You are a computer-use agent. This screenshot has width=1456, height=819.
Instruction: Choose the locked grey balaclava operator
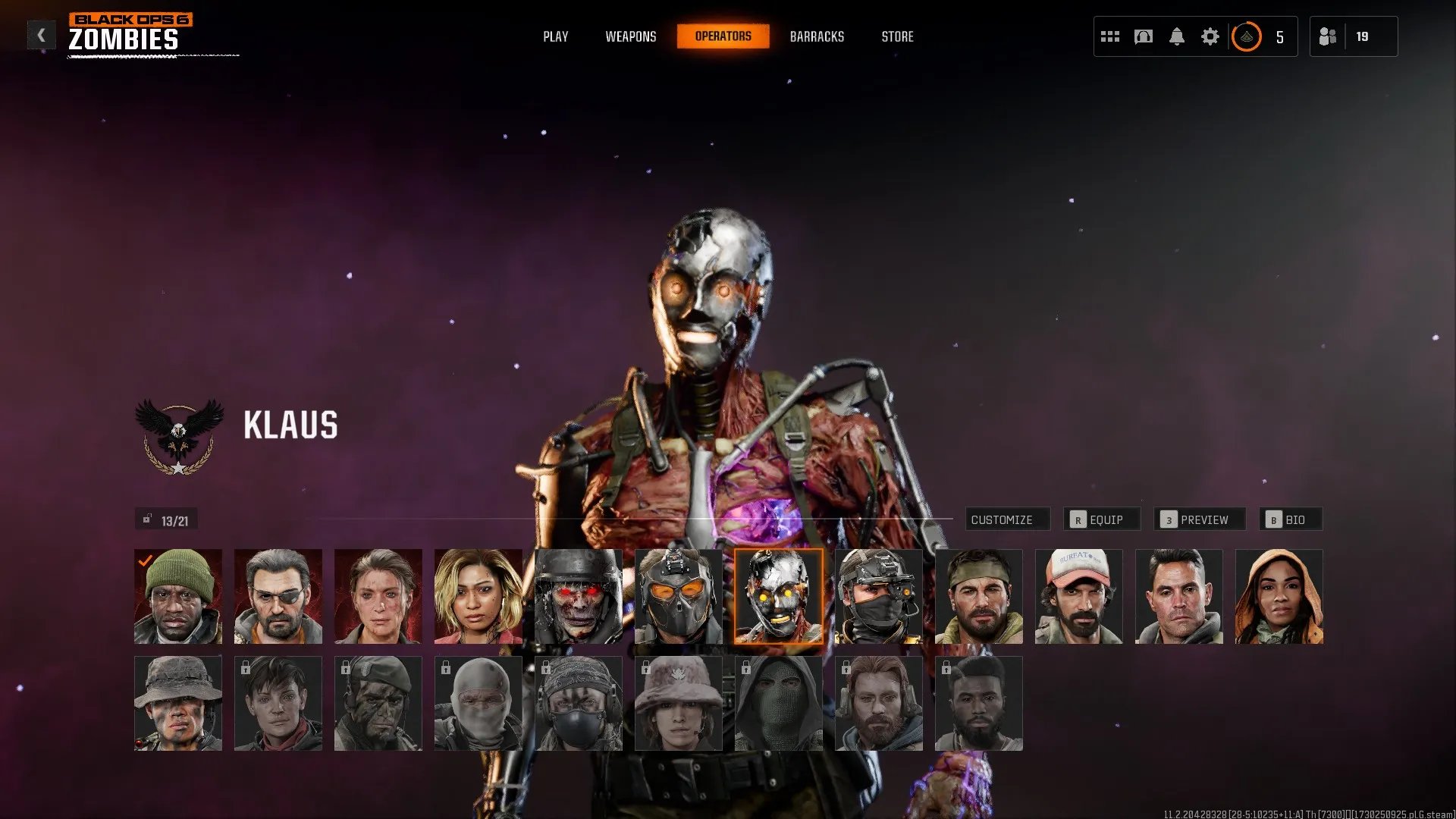pos(479,704)
